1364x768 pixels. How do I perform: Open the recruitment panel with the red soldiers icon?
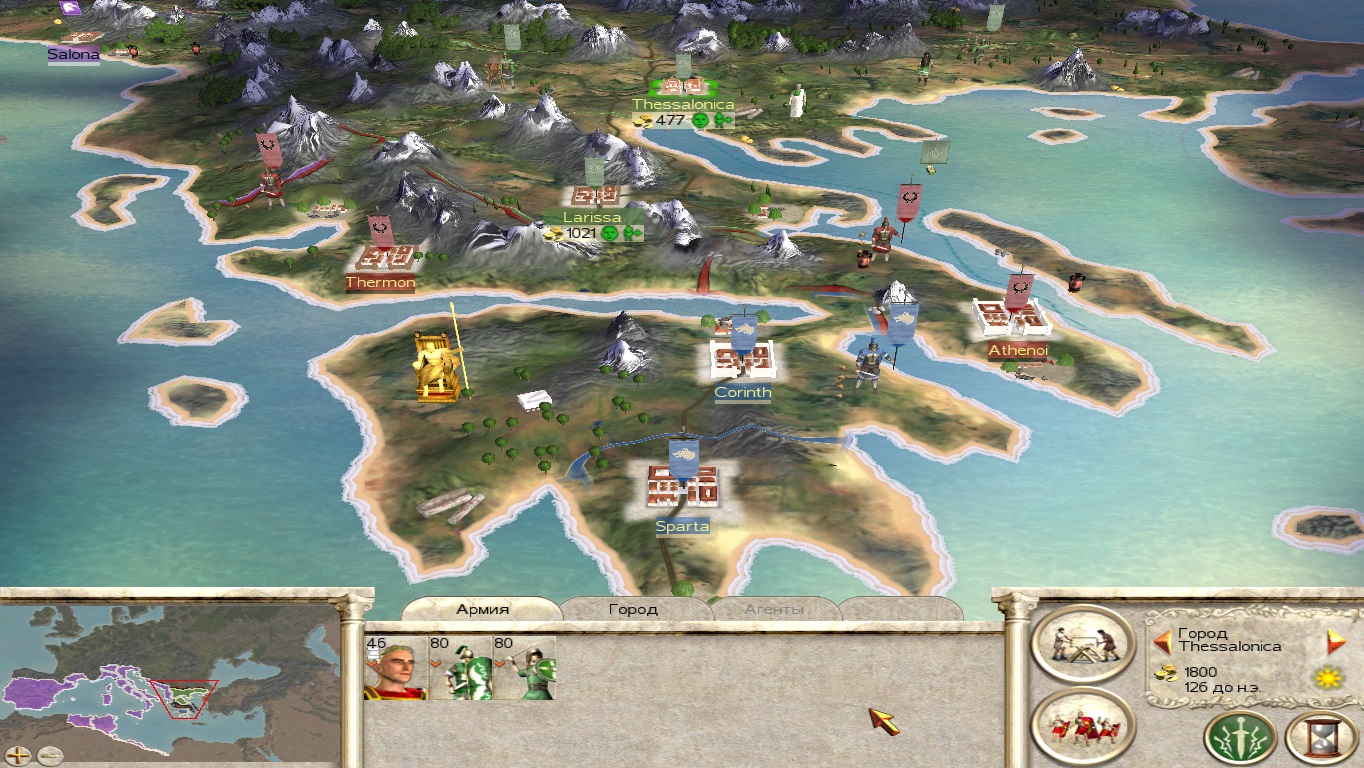pos(1083,726)
